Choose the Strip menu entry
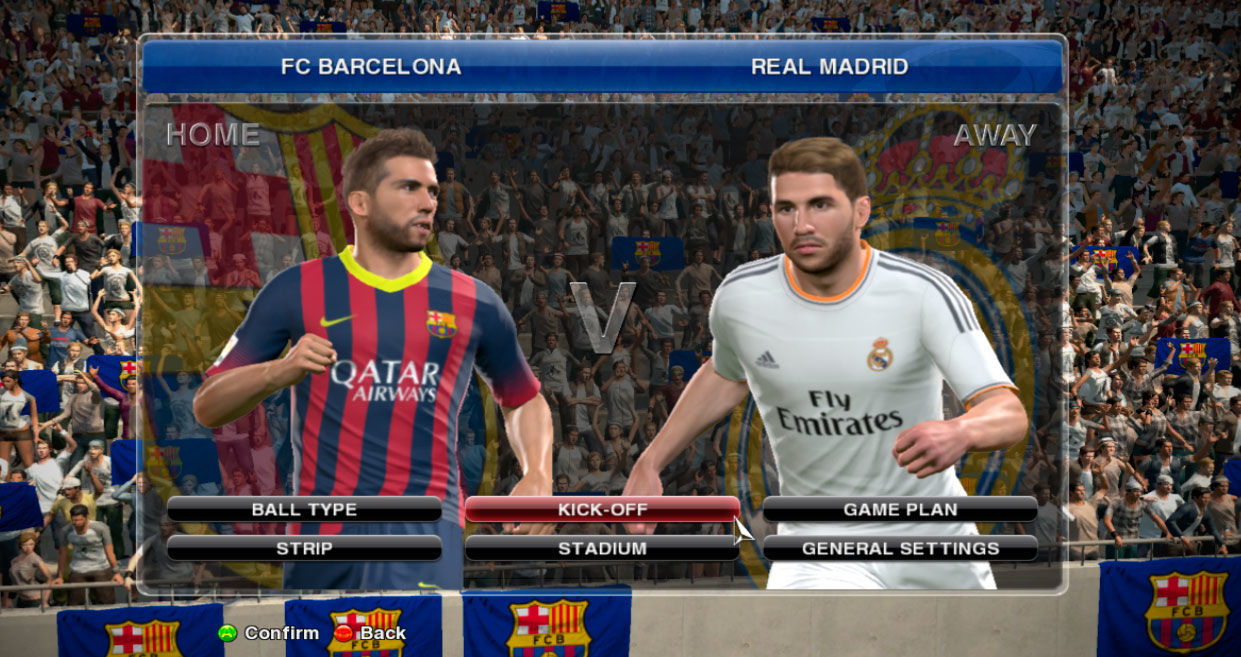This screenshot has width=1241, height=657. pyautogui.click(x=304, y=548)
